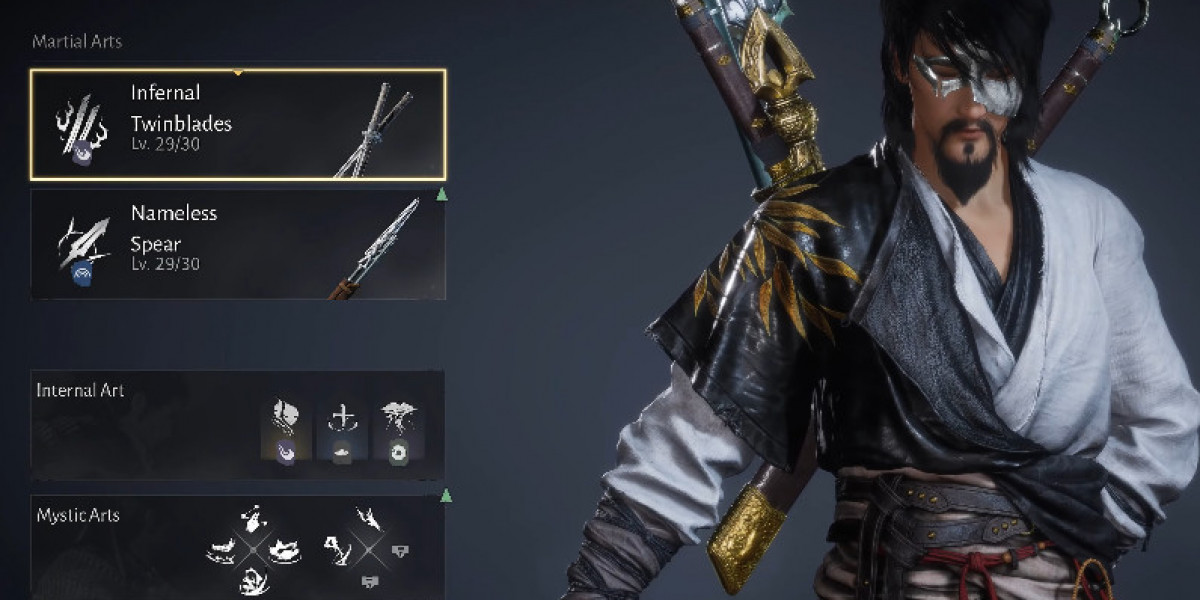
Task: Choose the tree-shaped internal art icon
Action: (x=399, y=432)
